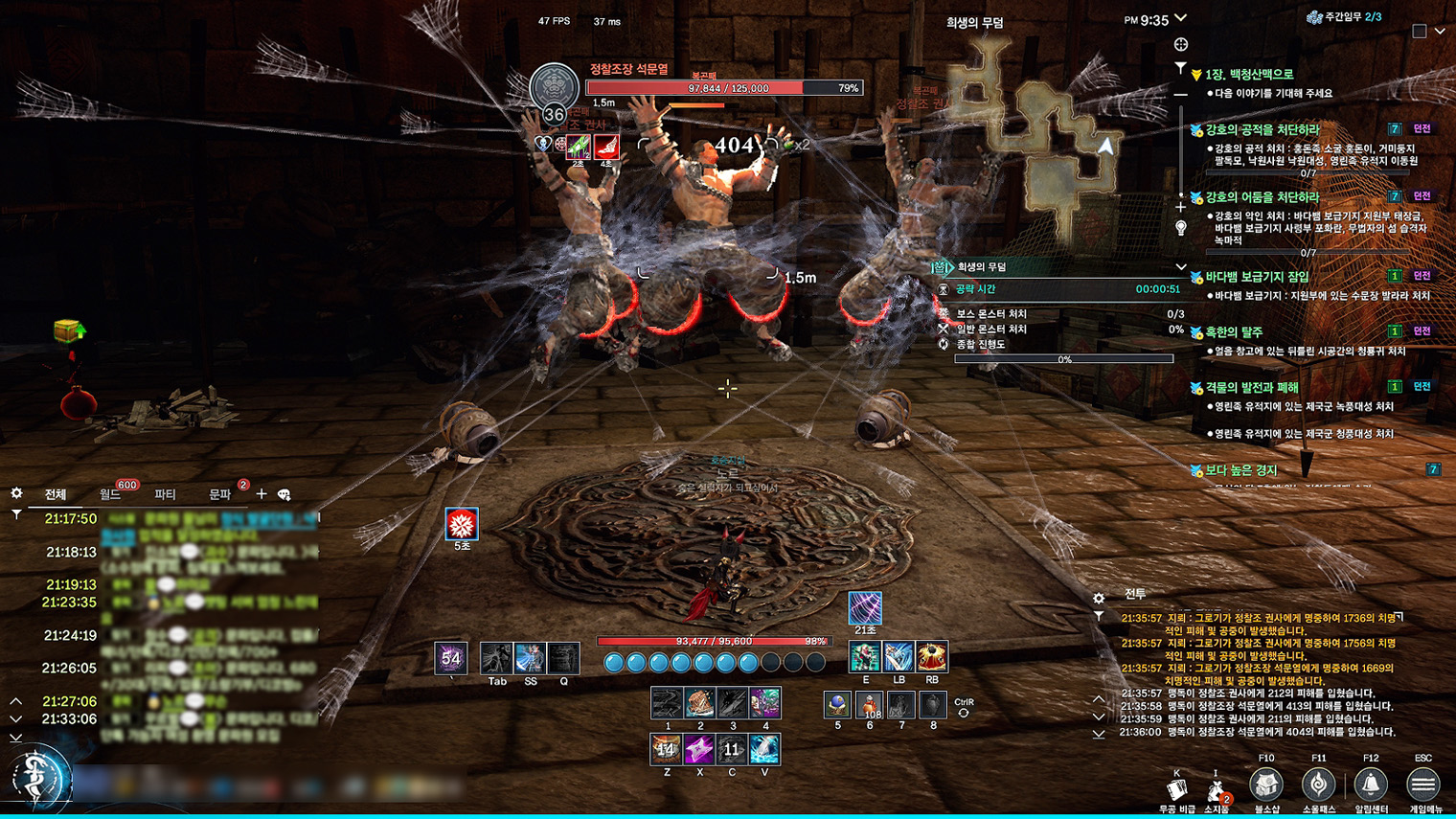The height and width of the screenshot is (819, 1456).
Task: Open the 무공 비급 skill book
Action: point(1177,790)
